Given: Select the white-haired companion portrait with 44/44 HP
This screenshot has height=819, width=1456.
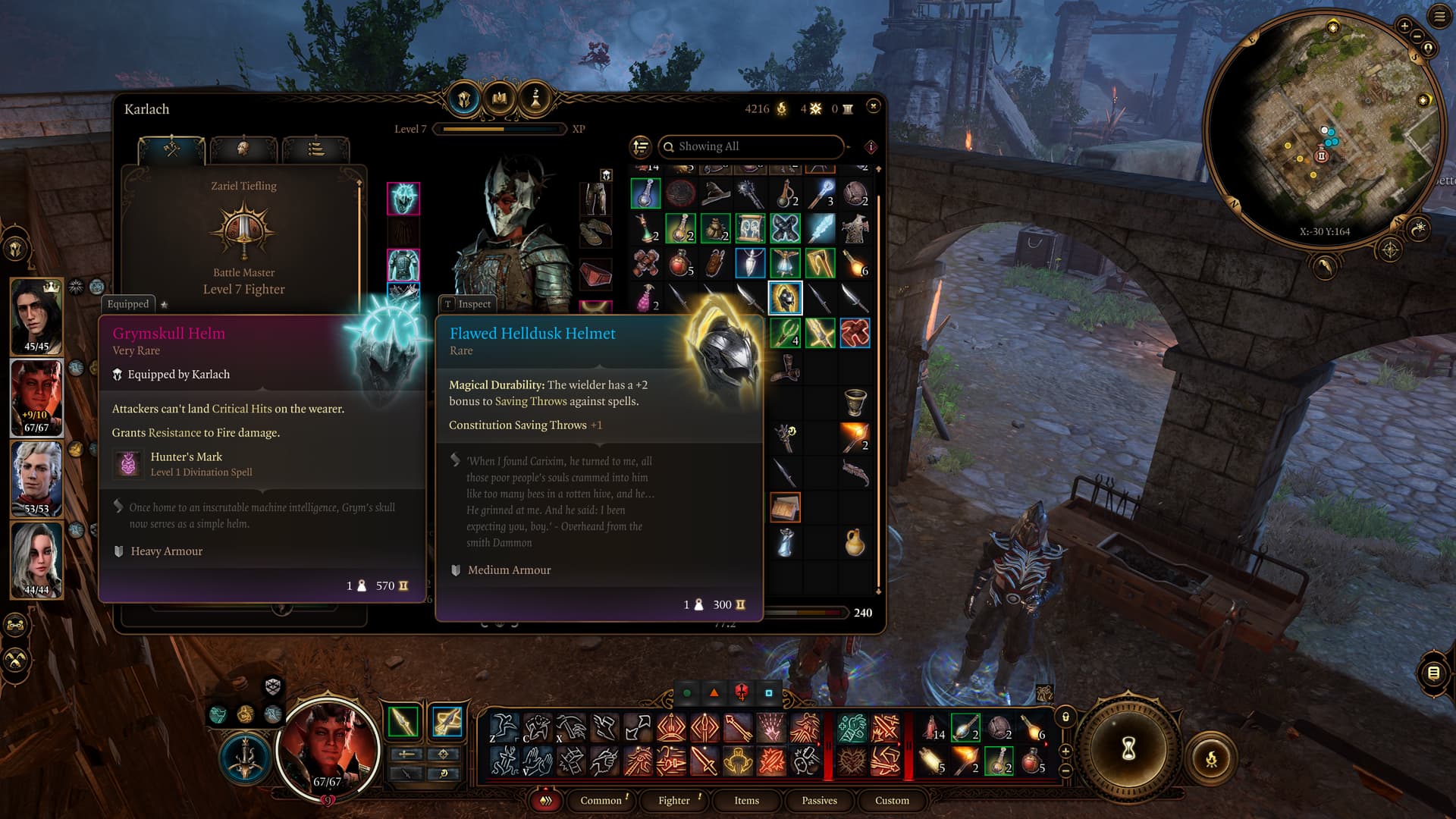Looking at the screenshot, I should [36, 560].
